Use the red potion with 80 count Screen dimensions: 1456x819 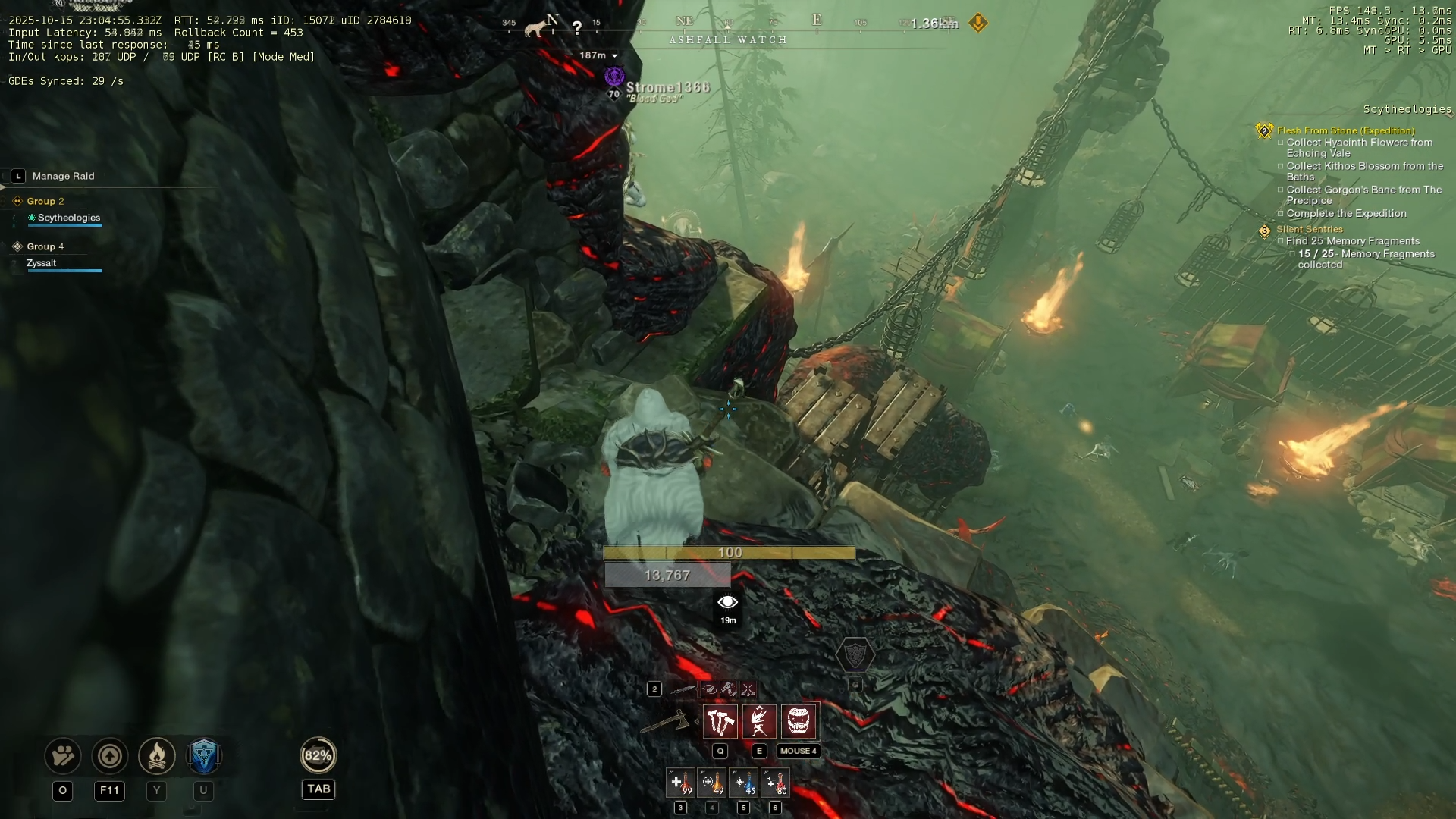pos(775,783)
